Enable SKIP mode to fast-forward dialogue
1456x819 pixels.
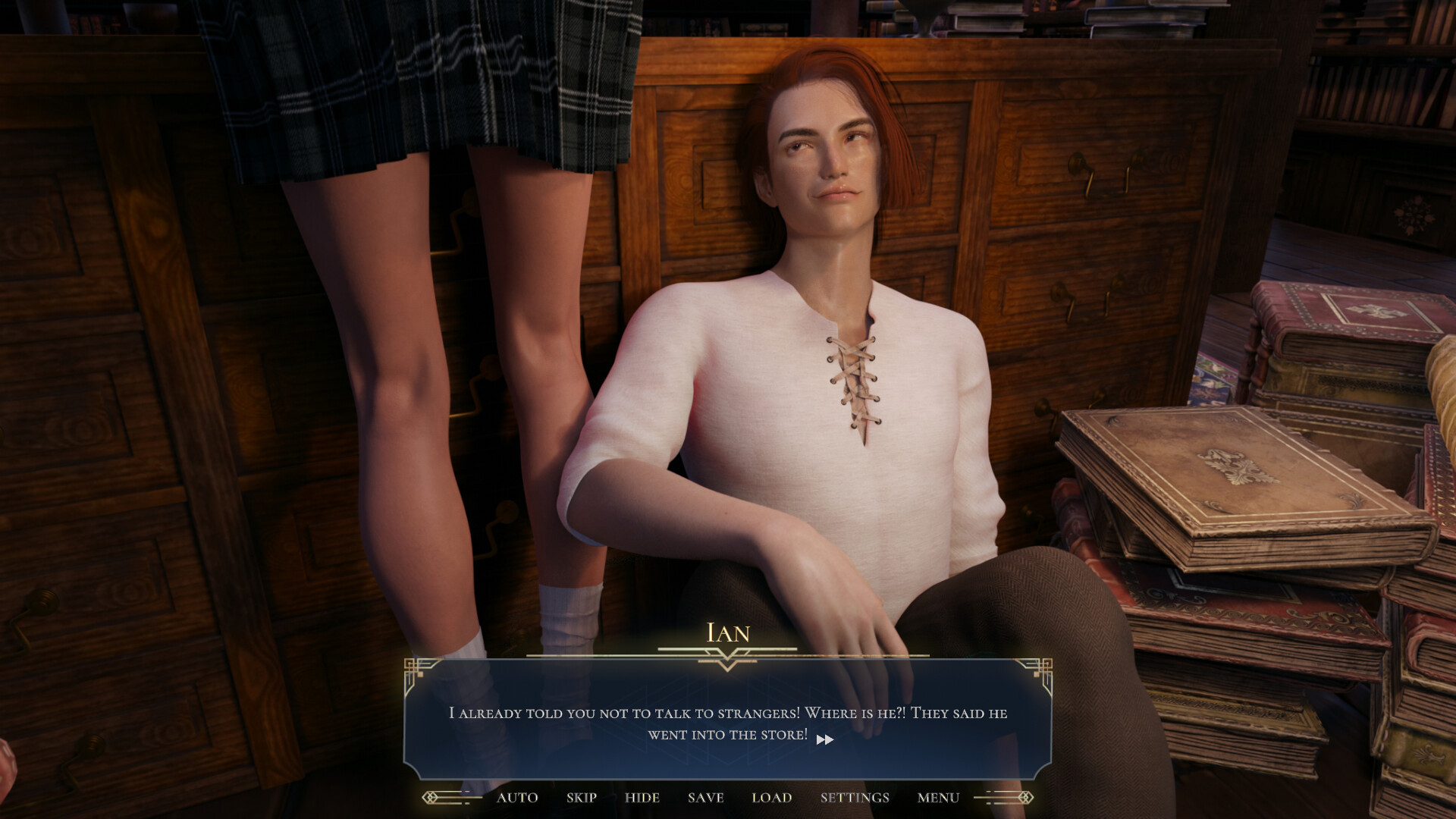point(580,798)
